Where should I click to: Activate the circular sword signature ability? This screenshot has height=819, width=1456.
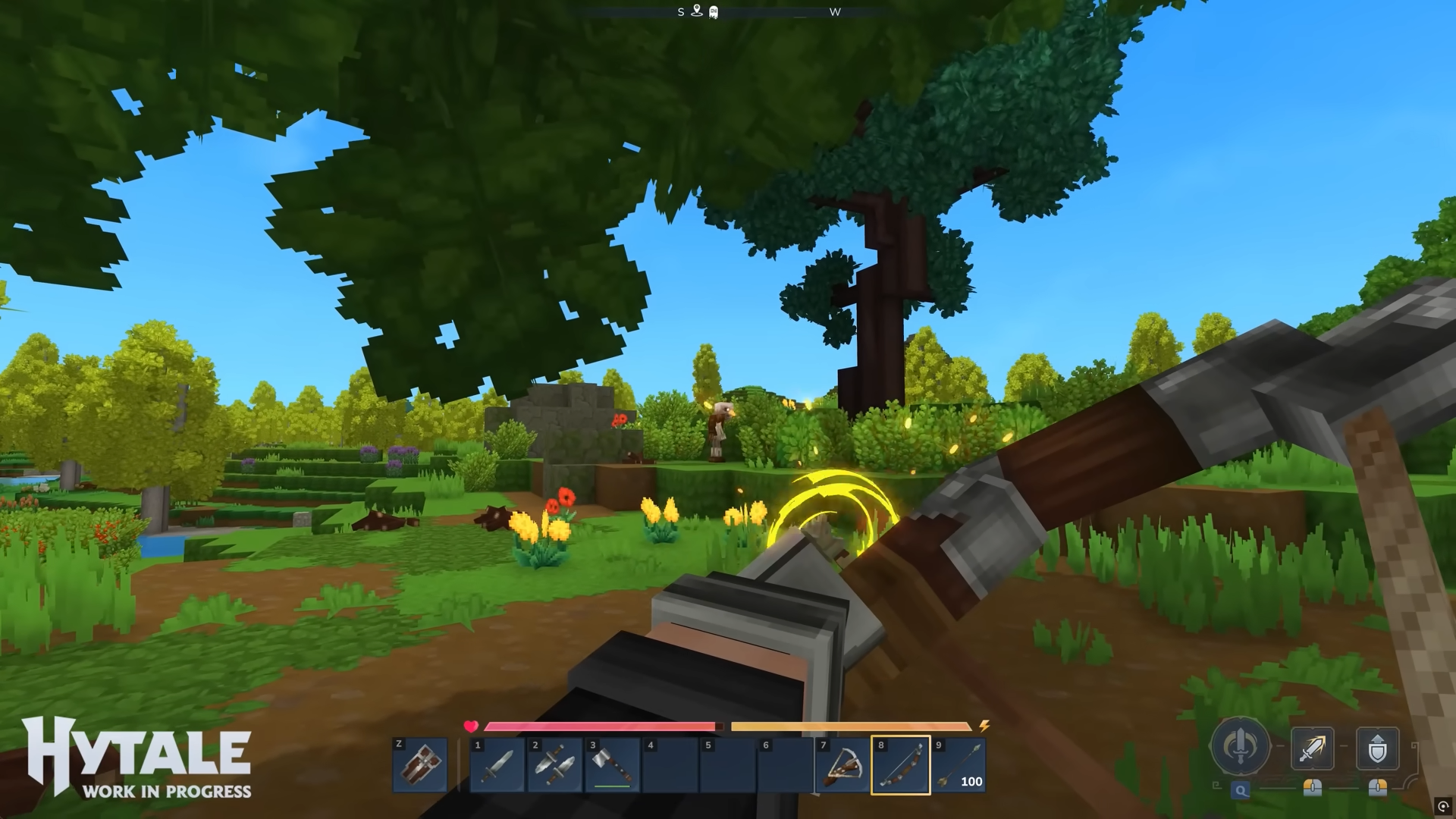[x=1241, y=746]
